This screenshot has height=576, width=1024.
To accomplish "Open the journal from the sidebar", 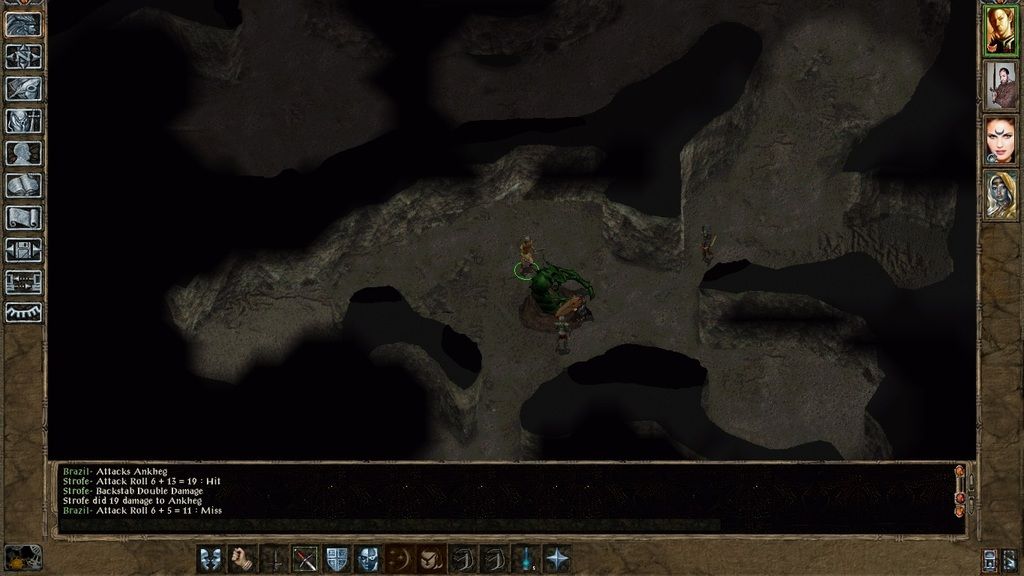I will point(23,88).
